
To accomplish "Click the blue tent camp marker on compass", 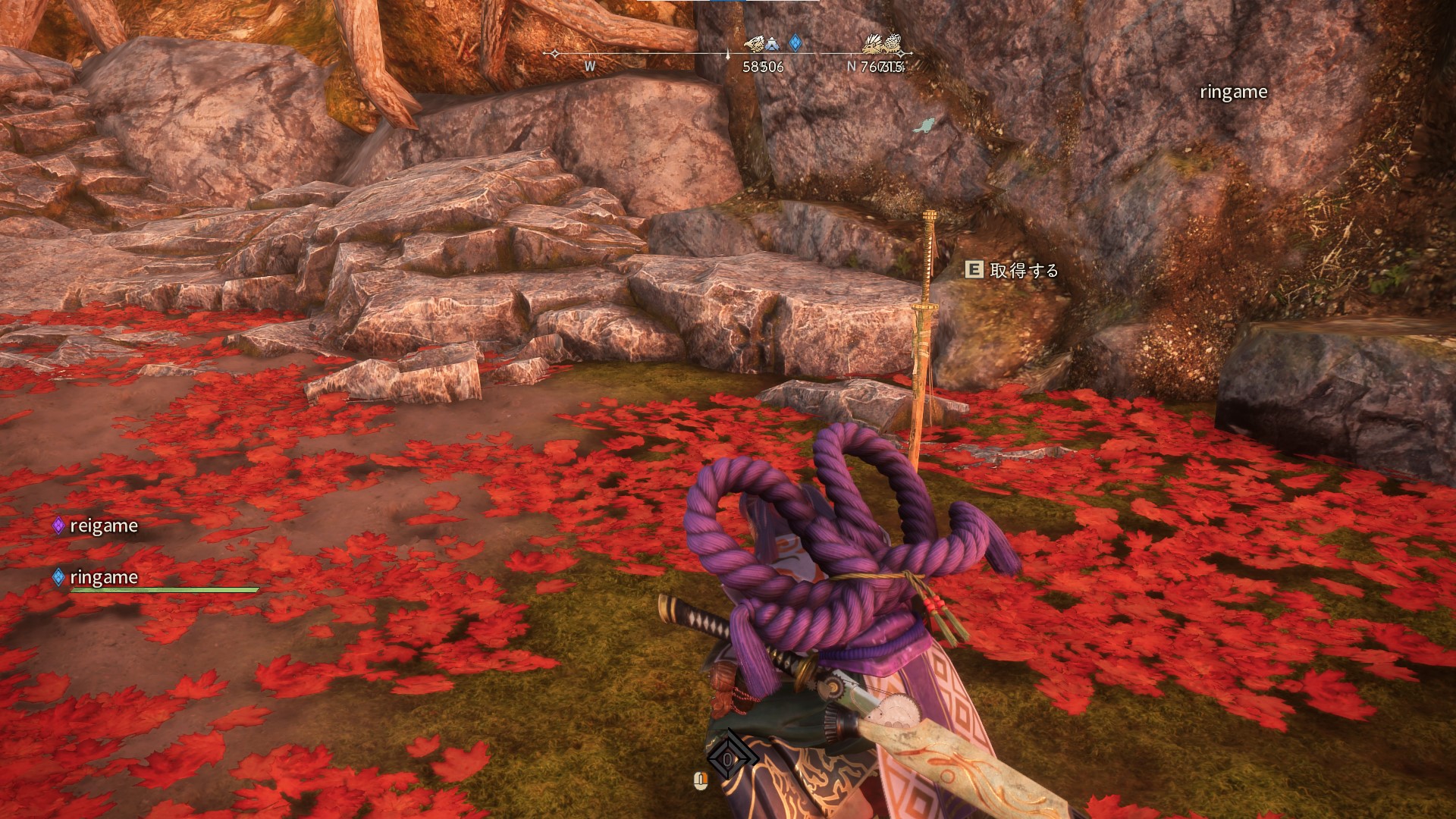I will coord(772,44).
